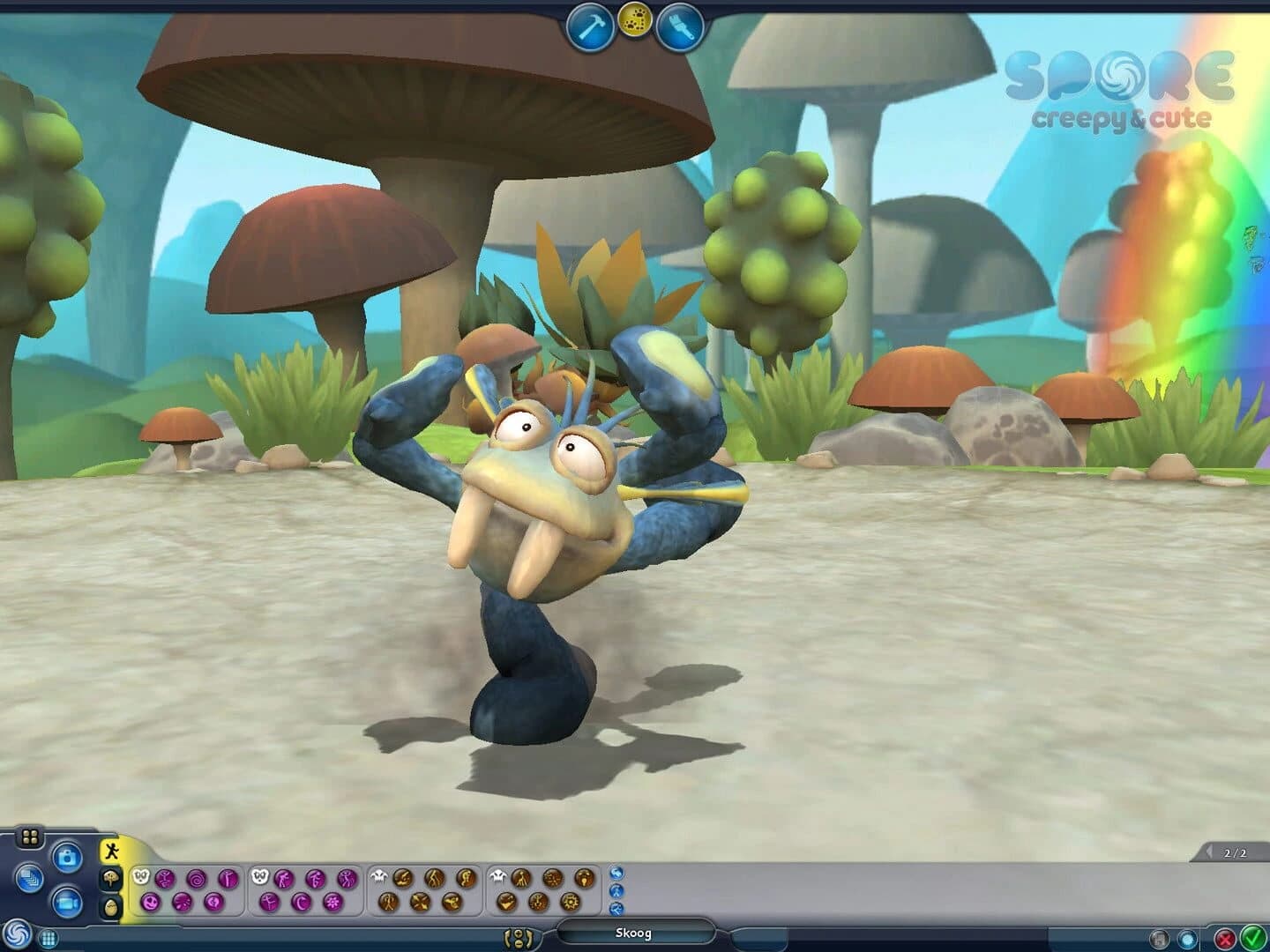This screenshot has height=952, width=1270.
Task: Select the spiral charm animation icon
Action: [196, 879]
